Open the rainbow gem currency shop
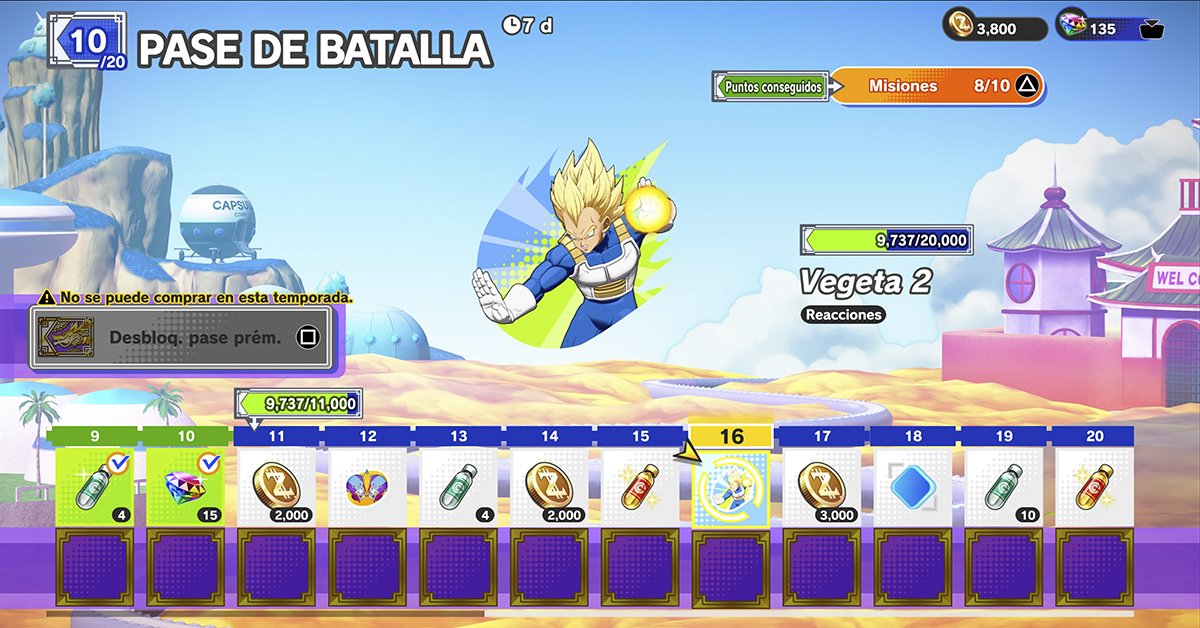Viewport: 1200px width, 628px height. click(x=1110, y=28)
